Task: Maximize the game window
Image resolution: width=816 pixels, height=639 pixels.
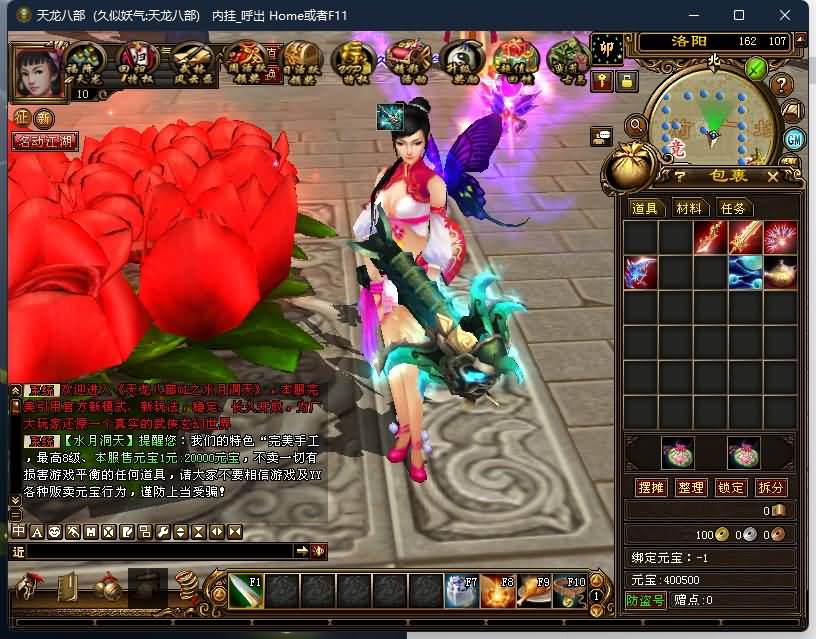Action: click(739, 15)
